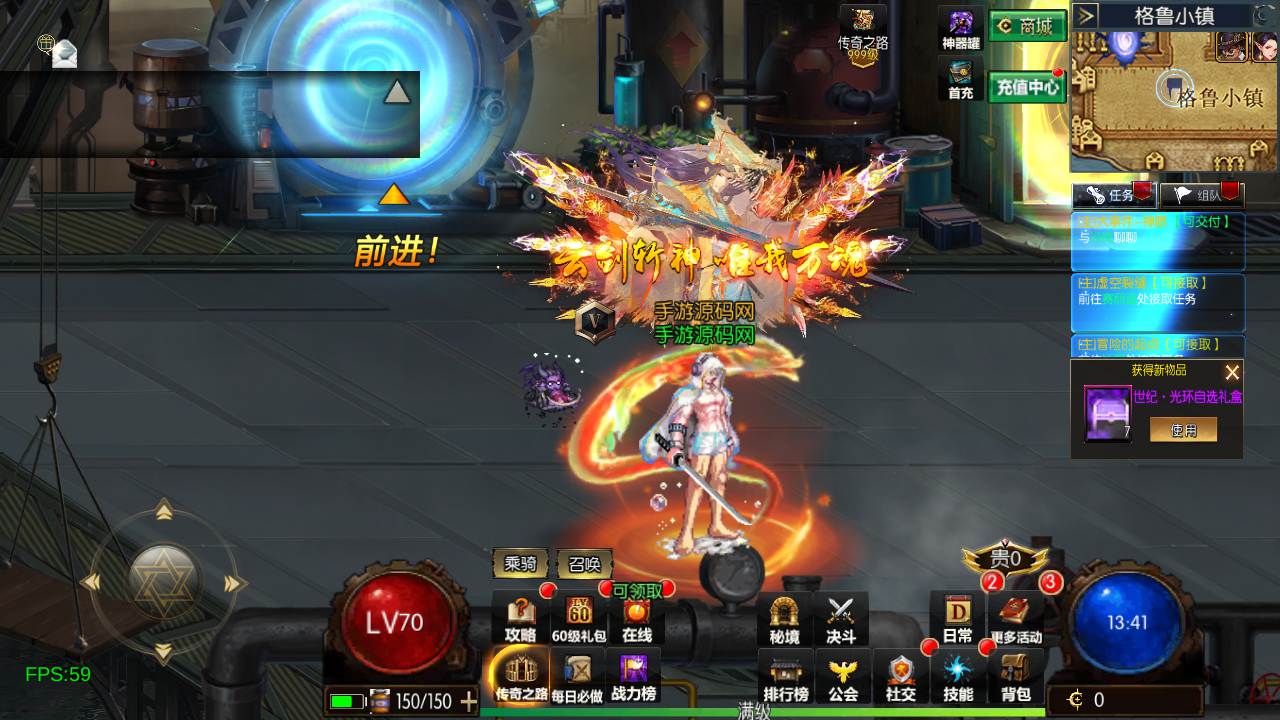This screenshot has width=1280, height=720.
Task: Close the 获得新物品 popup
Action: coord(1232,372)
